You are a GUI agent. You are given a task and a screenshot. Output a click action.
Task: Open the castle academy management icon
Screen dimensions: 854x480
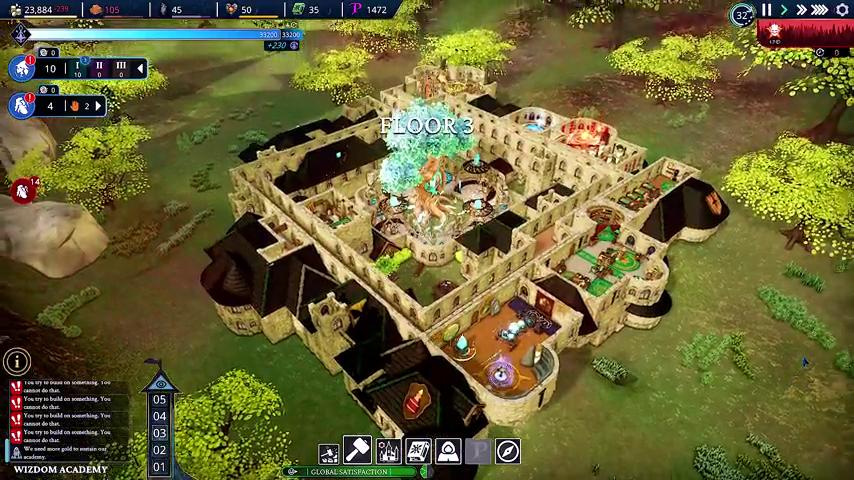click(x=388, y=452)
